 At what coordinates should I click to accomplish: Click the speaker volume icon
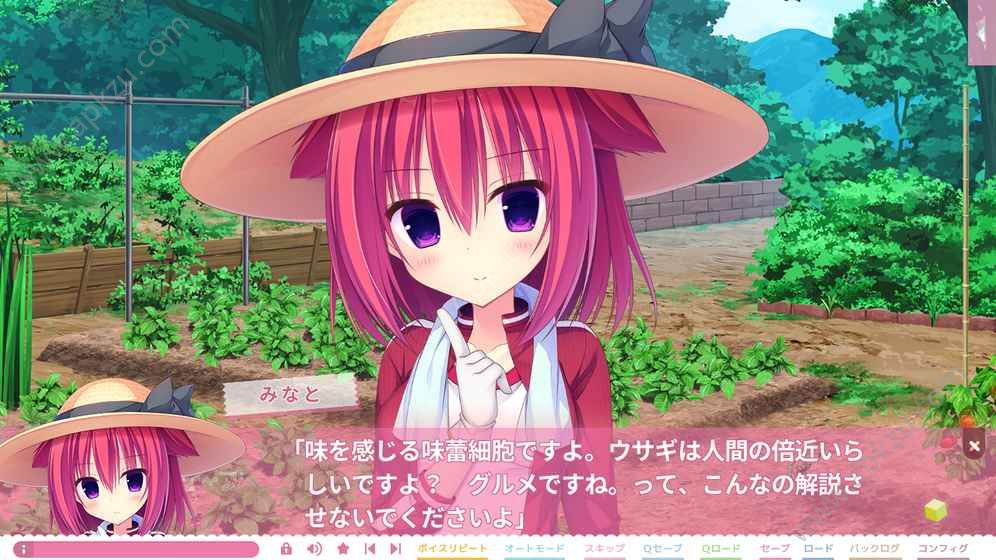[313, 549]
